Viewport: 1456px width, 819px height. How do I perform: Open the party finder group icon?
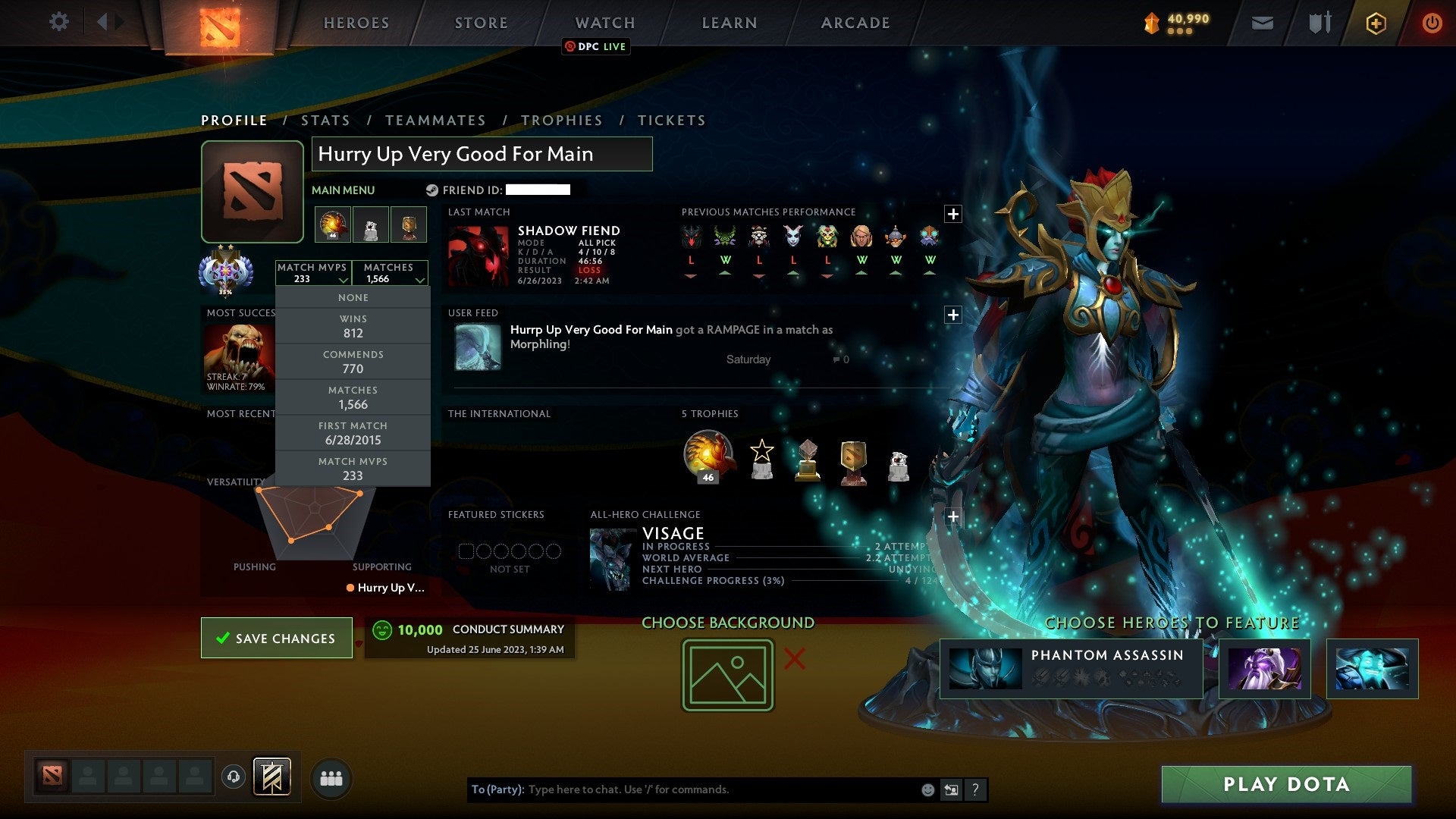click(x=331, y=777)
